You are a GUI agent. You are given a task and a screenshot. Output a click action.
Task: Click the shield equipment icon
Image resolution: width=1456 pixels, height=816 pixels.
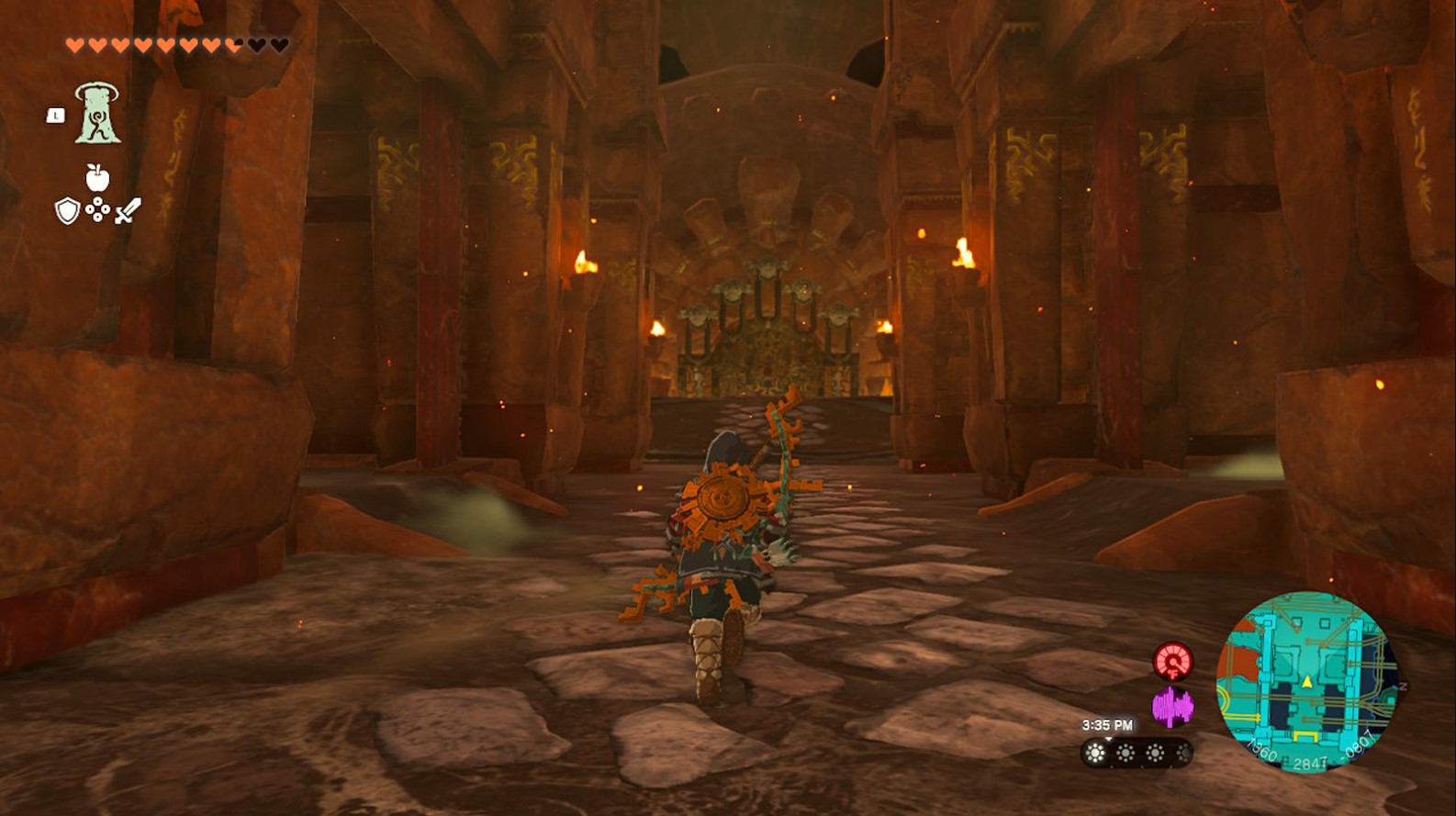pos(66,211)
